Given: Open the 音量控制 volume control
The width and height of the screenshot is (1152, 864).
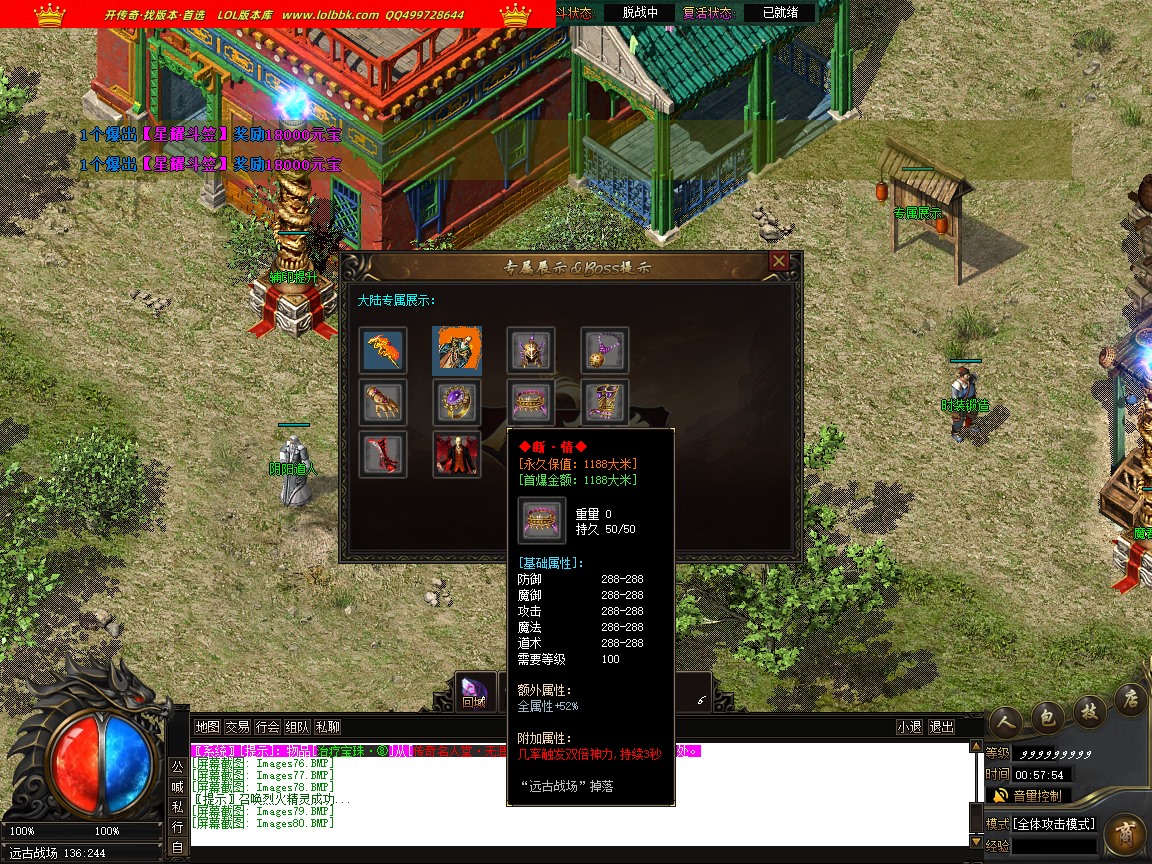Looking at the screenshot, I should tap(1035, 796).
